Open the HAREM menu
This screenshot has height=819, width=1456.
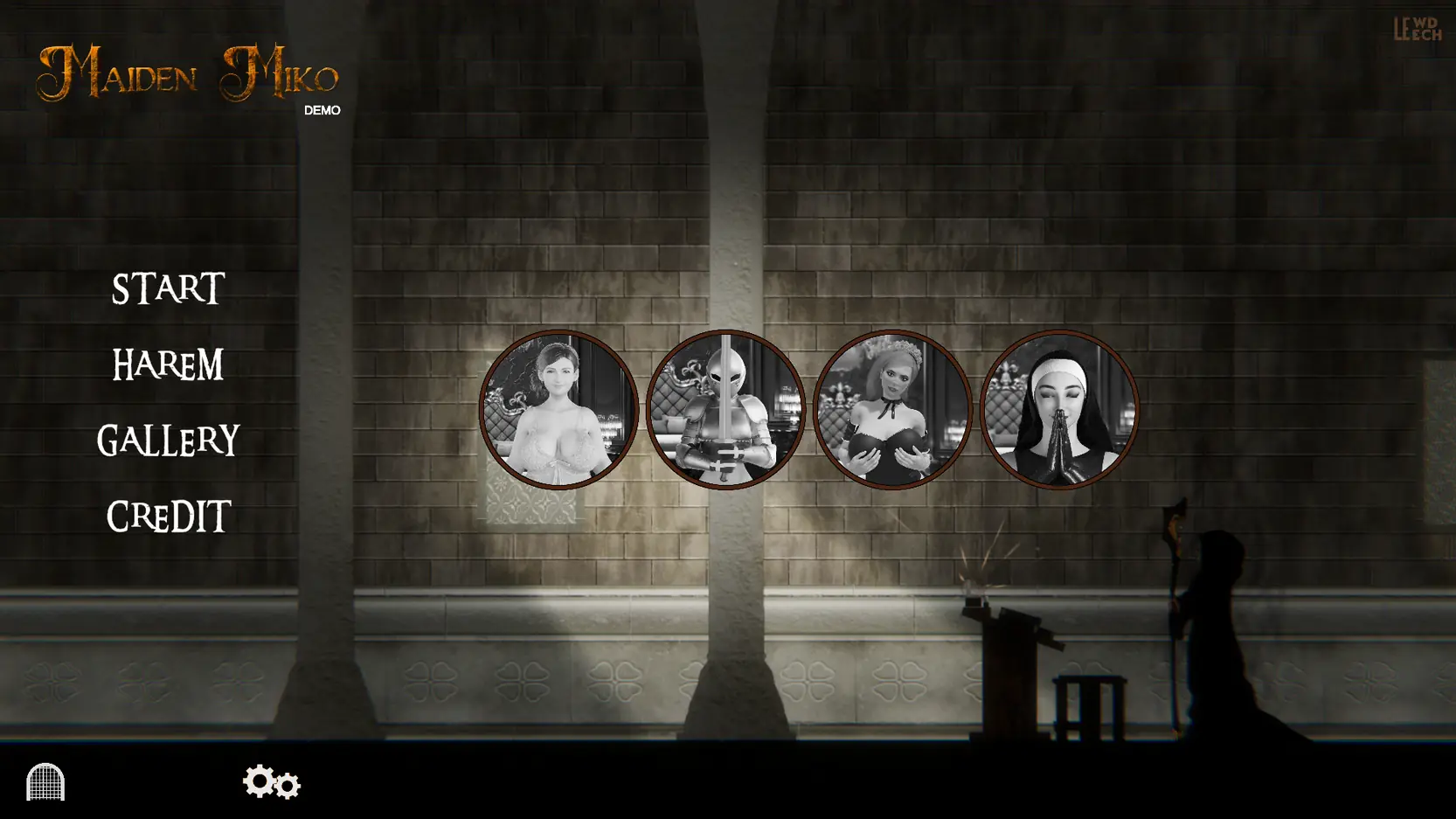pyautogui.click(x=168, y=364)
